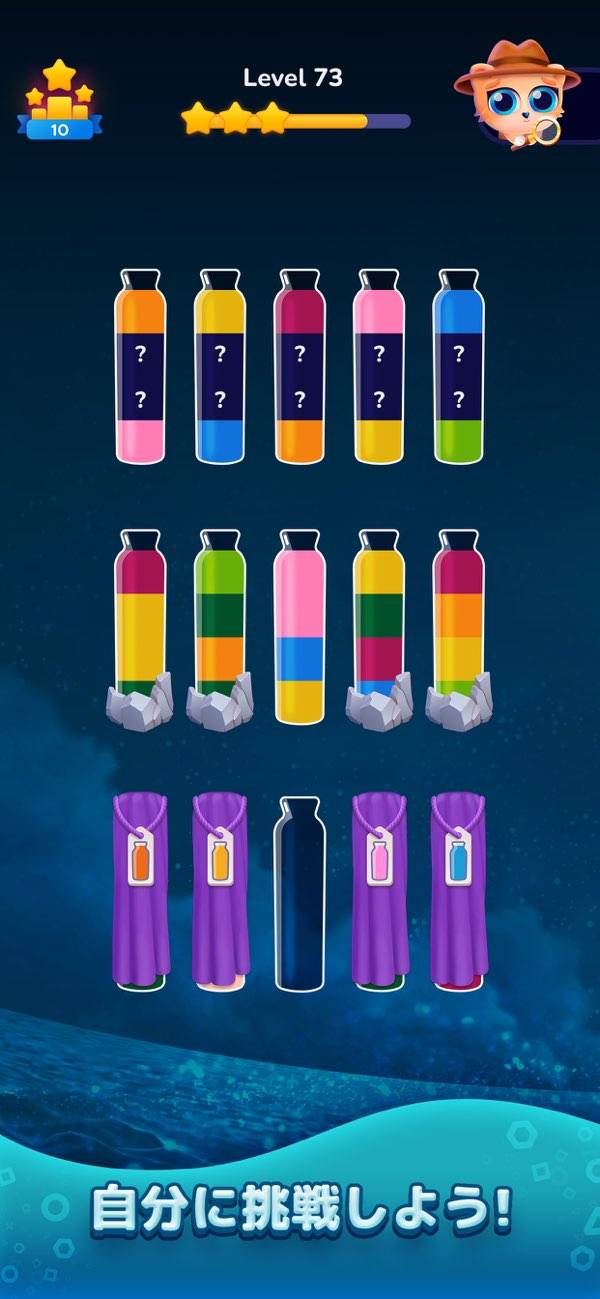Image resolution: width=600 pixels, height=1299 pixels.
Task: Select the empty bottle
Action: tap(300, 893)
